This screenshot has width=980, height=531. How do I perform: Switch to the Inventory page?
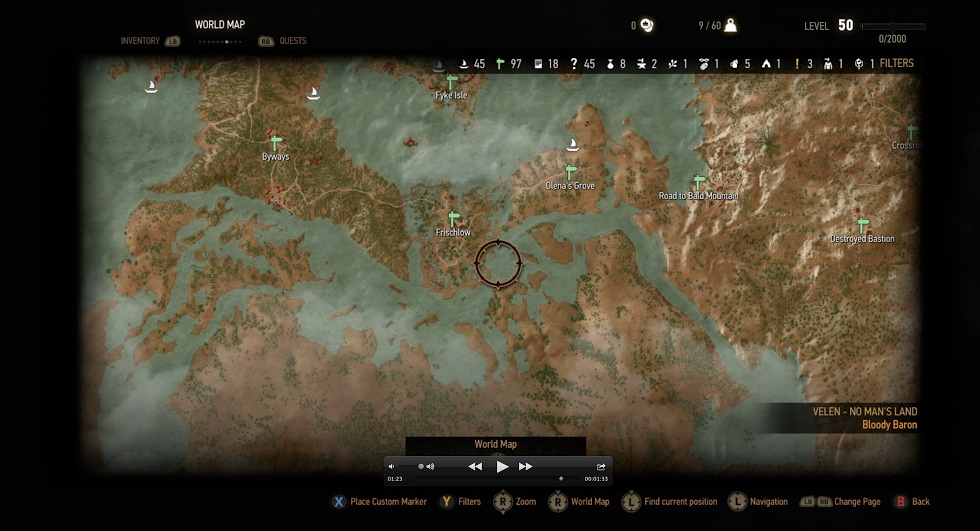coord(140,41)
